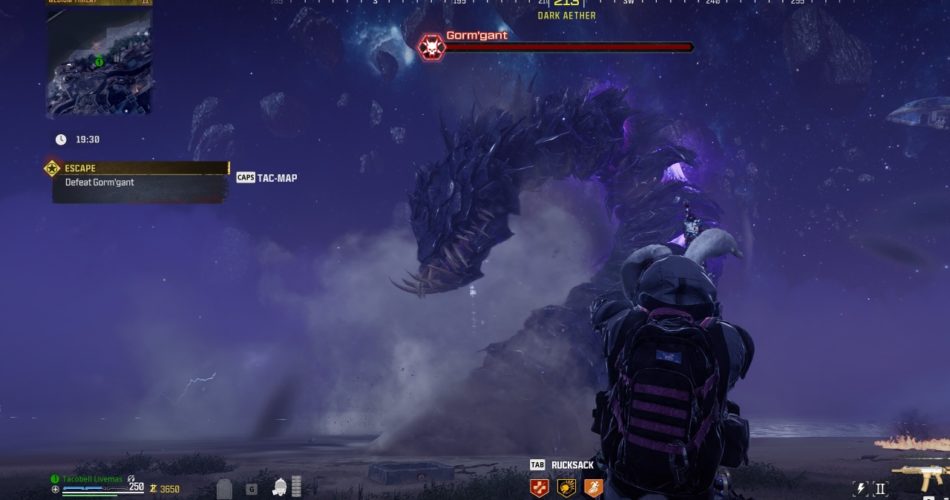Select the armor plate slot icon
This screenshot has height=500, width=950.
[225, 489]
